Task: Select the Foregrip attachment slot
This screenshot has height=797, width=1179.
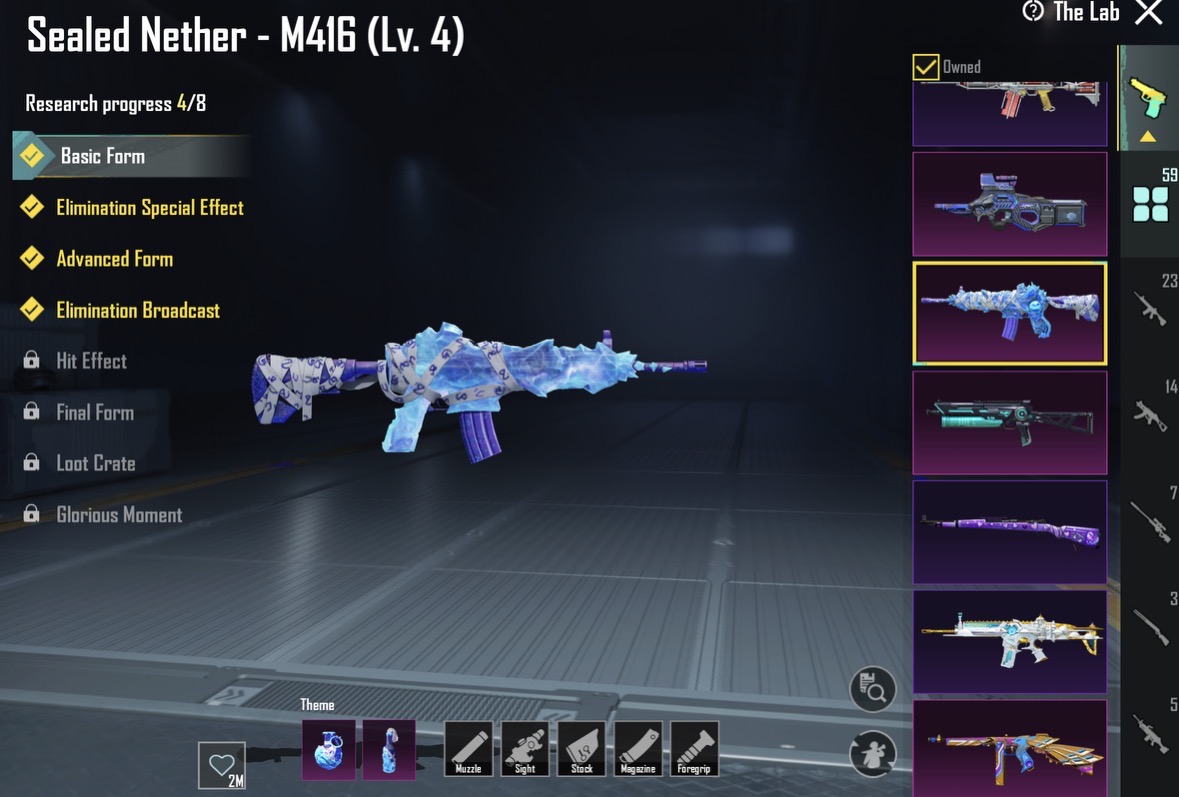Action: point(694,749)
